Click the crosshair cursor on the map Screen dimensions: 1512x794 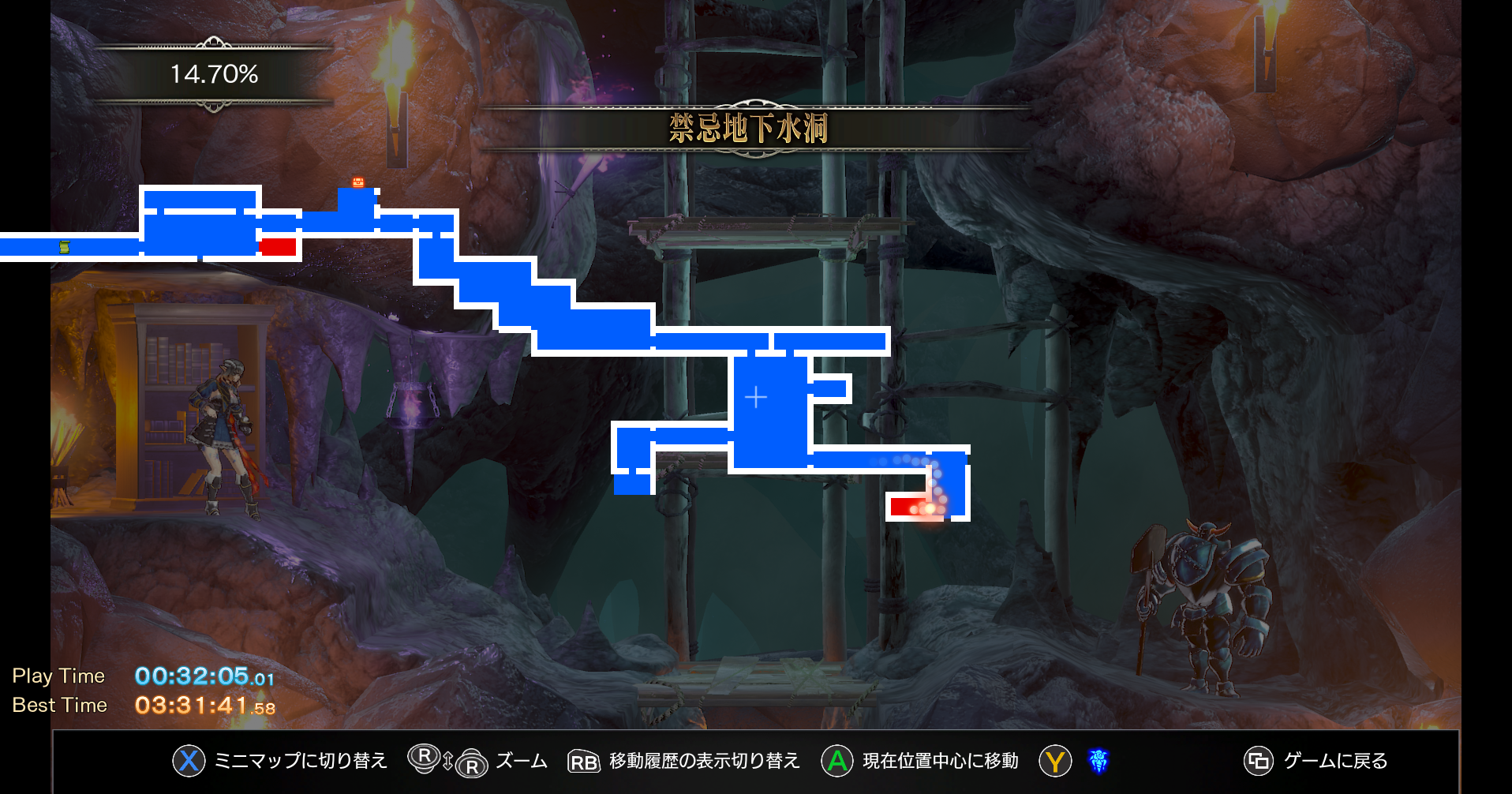coord(756,397)
